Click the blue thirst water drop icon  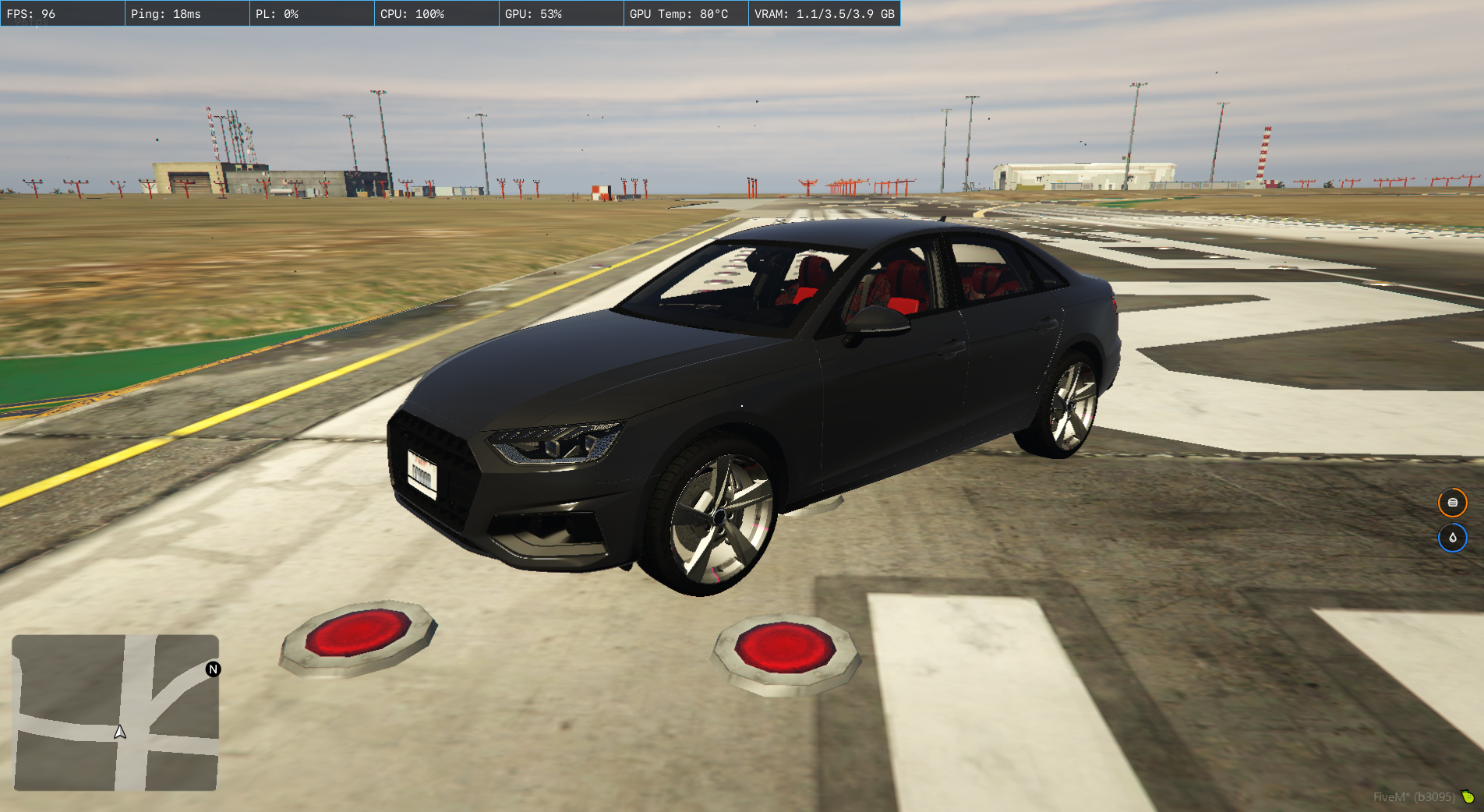(x=1452, y=538)
